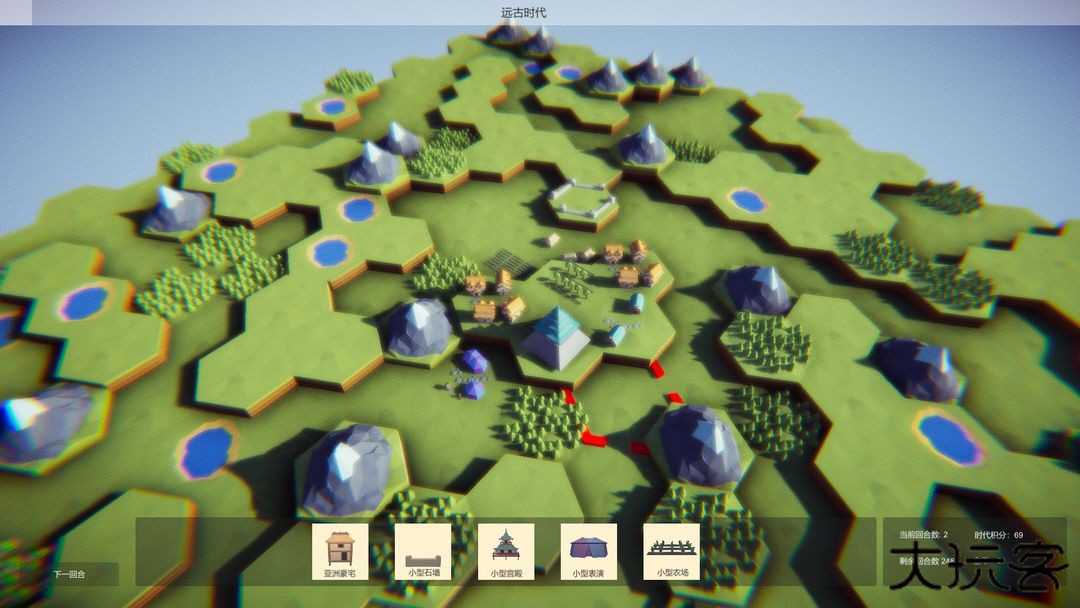Pick the 小型宫殿 small palace card
Image resolution: width=1080 pixels, height=608 pixels.
[x=506, y=552]
